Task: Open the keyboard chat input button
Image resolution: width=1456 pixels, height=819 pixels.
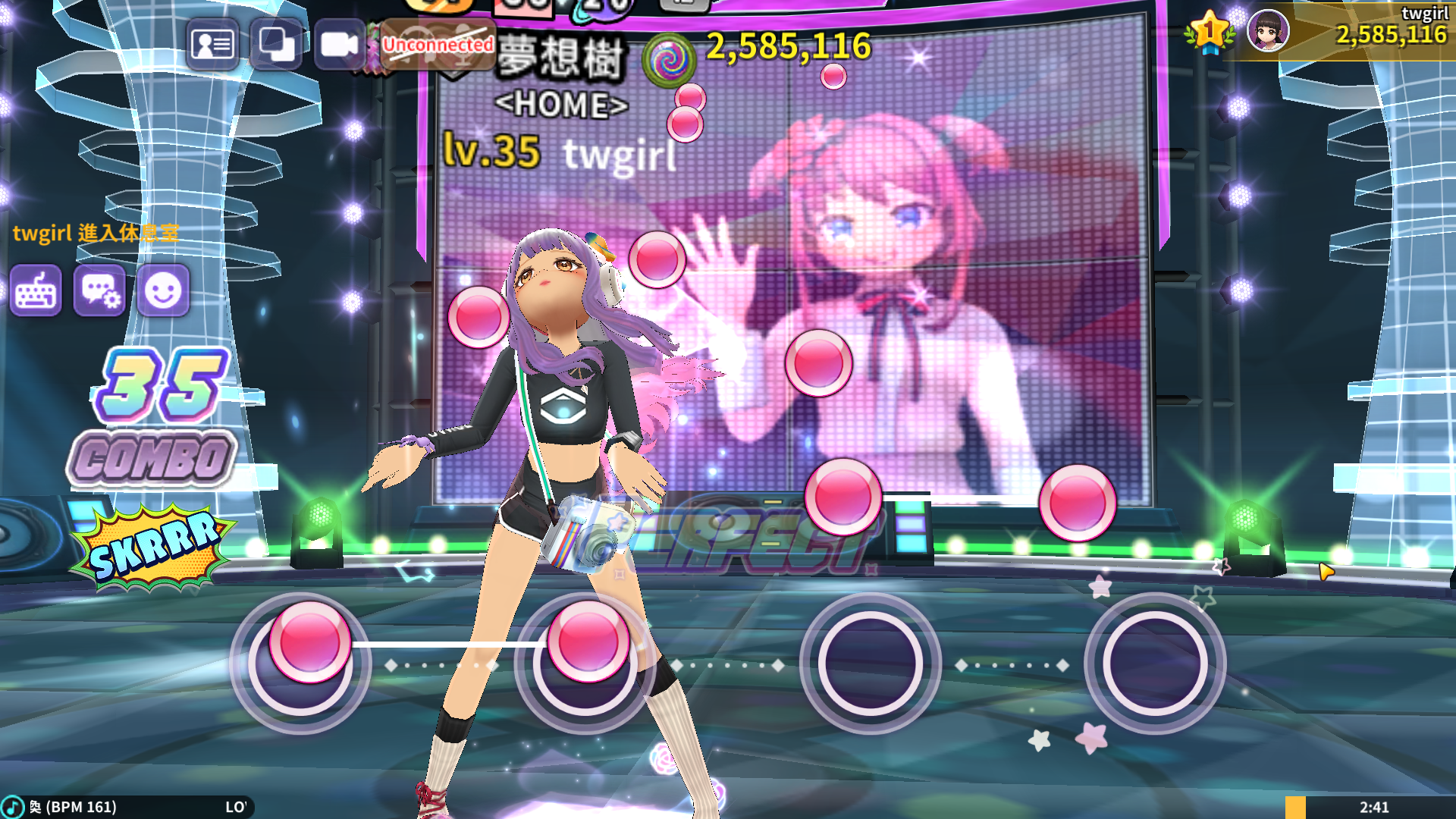Action: tap(36, 291)
